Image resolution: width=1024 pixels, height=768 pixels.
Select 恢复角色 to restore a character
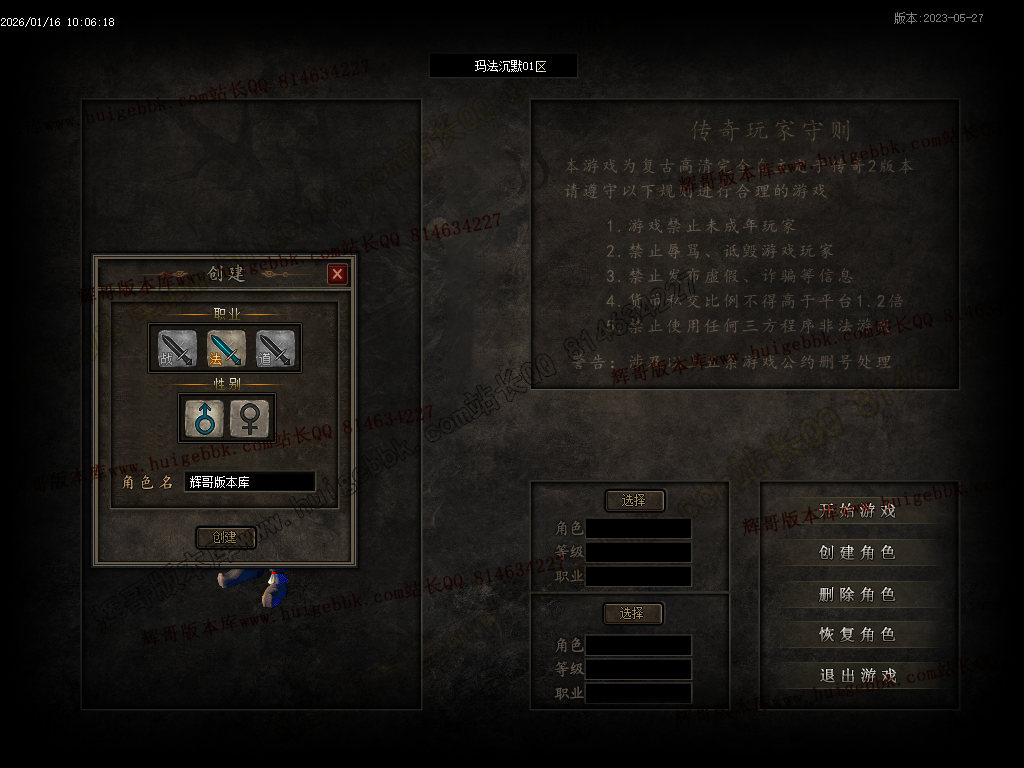click(857, 634)
